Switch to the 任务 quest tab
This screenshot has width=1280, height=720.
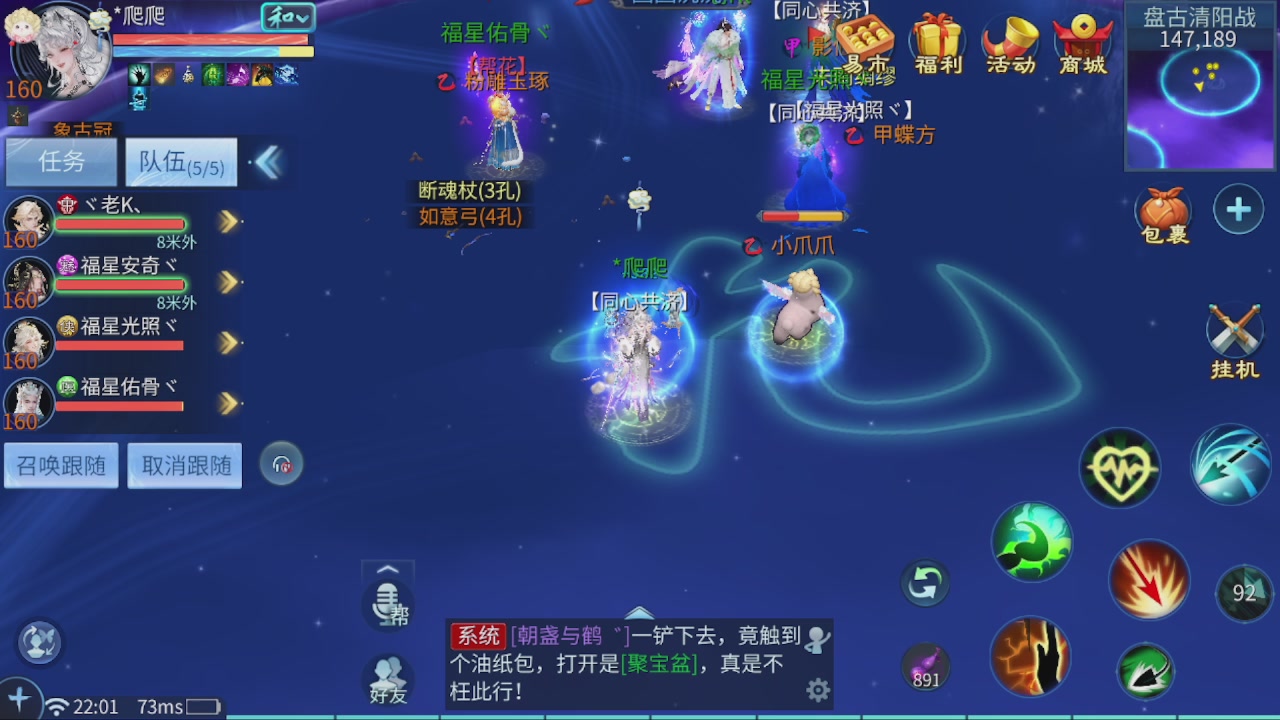pos(60,161)
